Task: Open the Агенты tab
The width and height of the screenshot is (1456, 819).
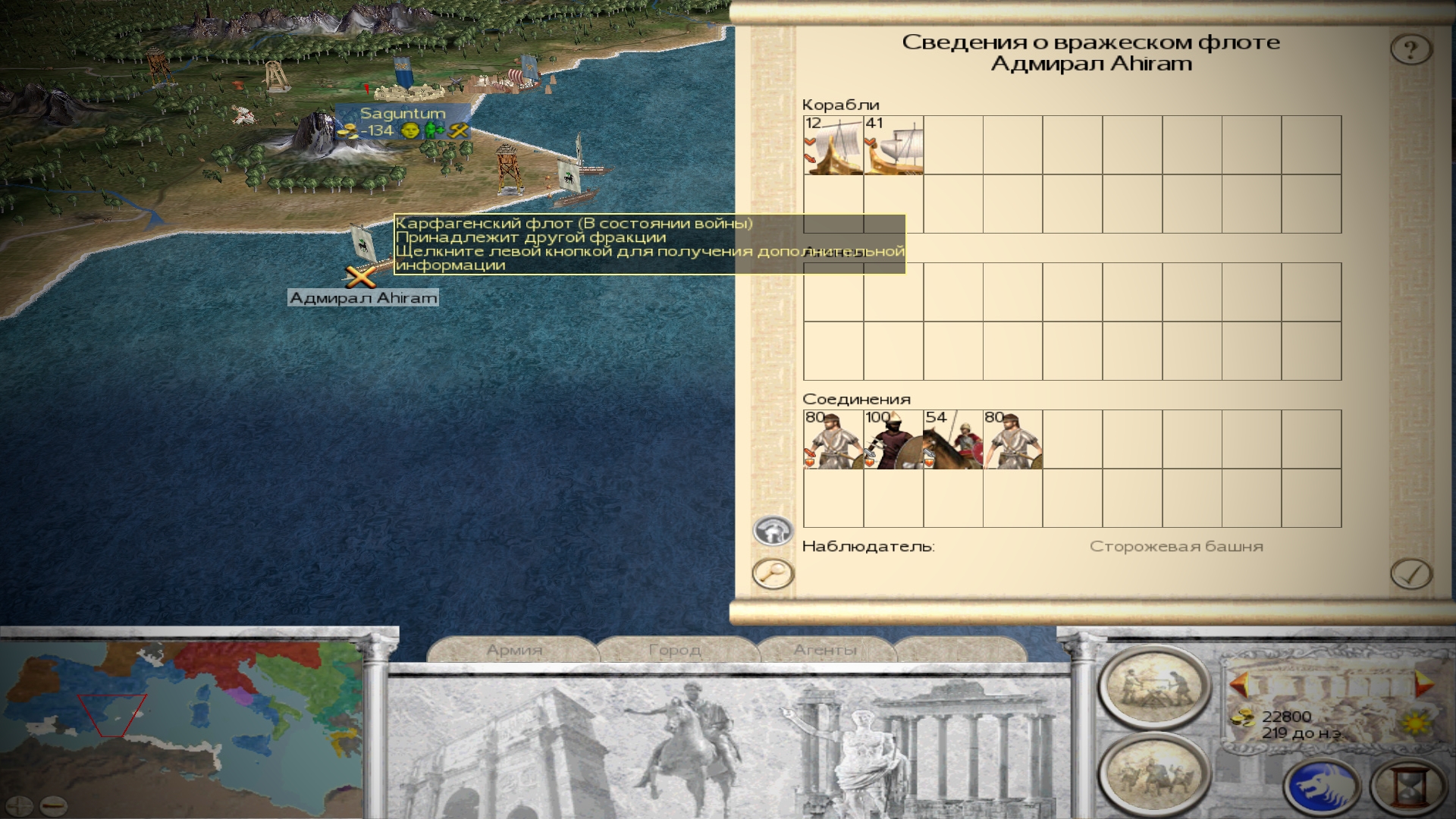Action: click(825, 650)
